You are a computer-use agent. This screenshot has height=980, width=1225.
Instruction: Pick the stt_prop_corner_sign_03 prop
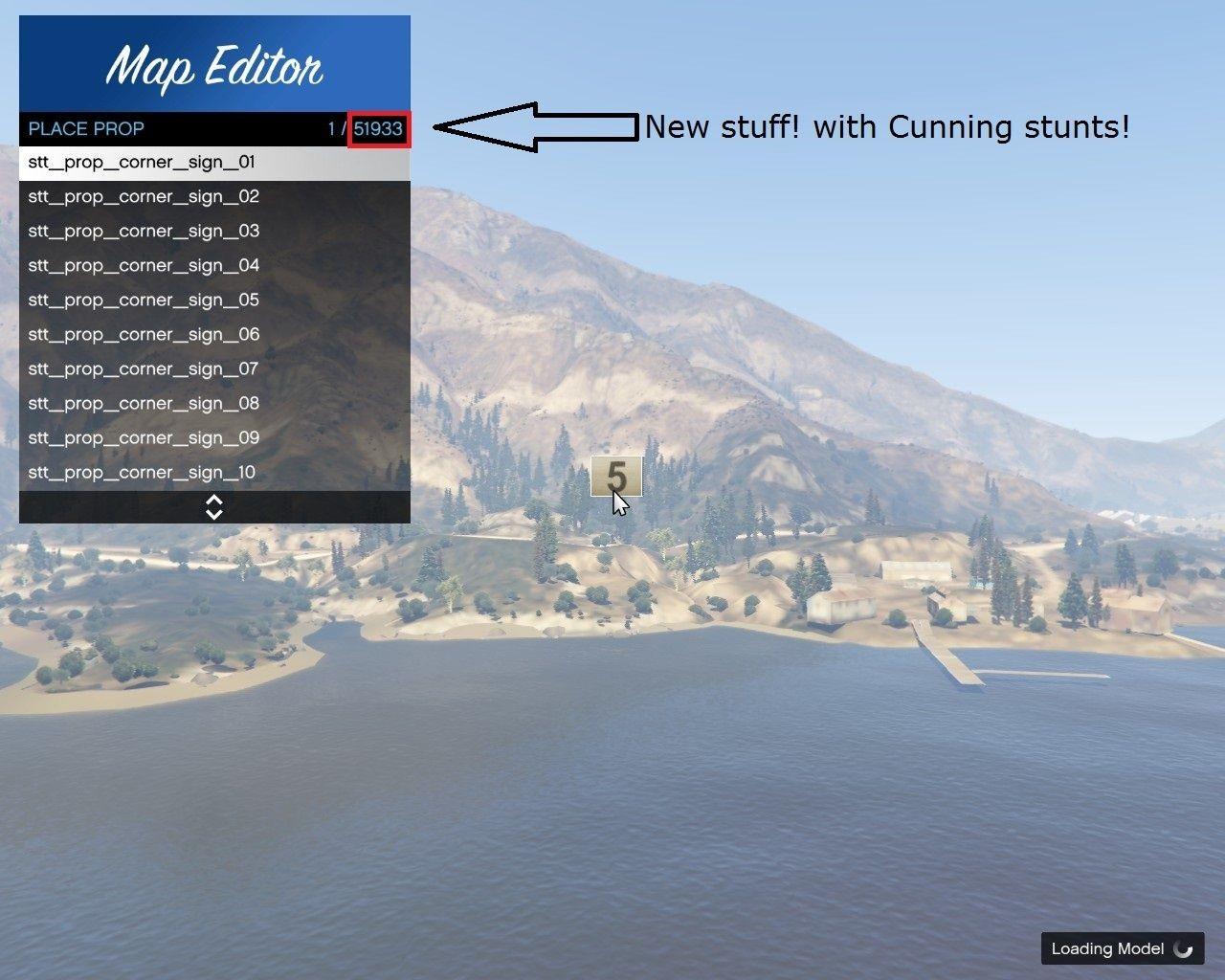(x=214, y=232)
